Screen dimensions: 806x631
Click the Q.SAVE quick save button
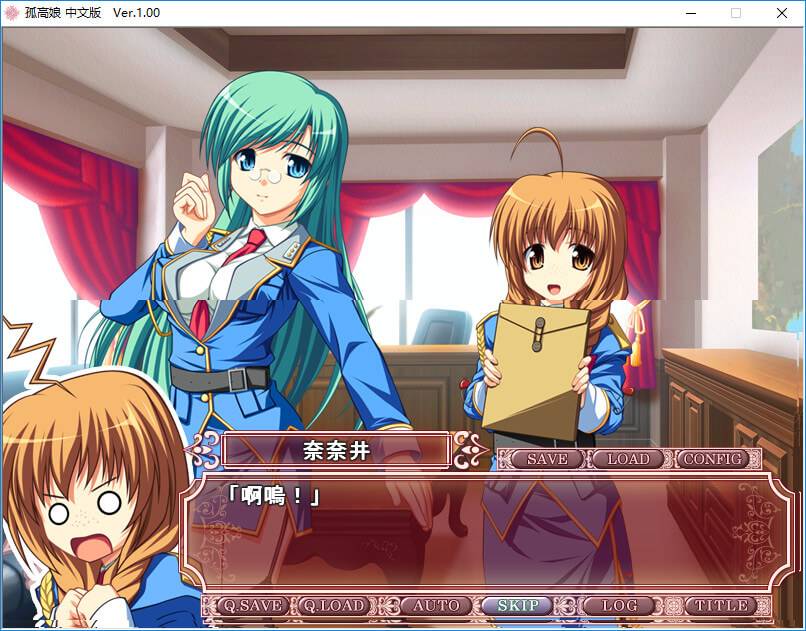coord(252,605)
